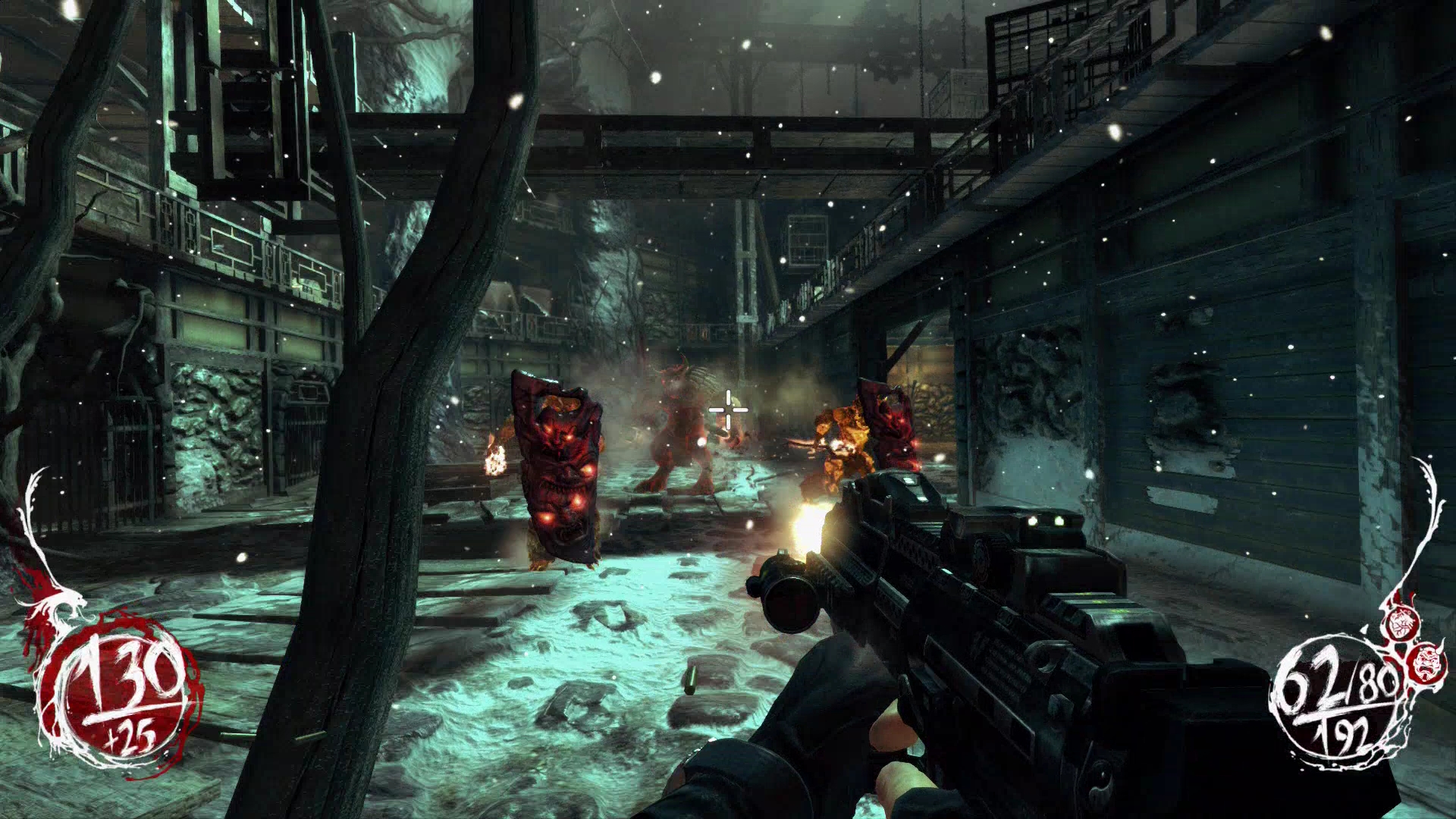Click the muzzle flash on the weapon
The height and width of the screenshot is (819, 1456).
(808, 523)
